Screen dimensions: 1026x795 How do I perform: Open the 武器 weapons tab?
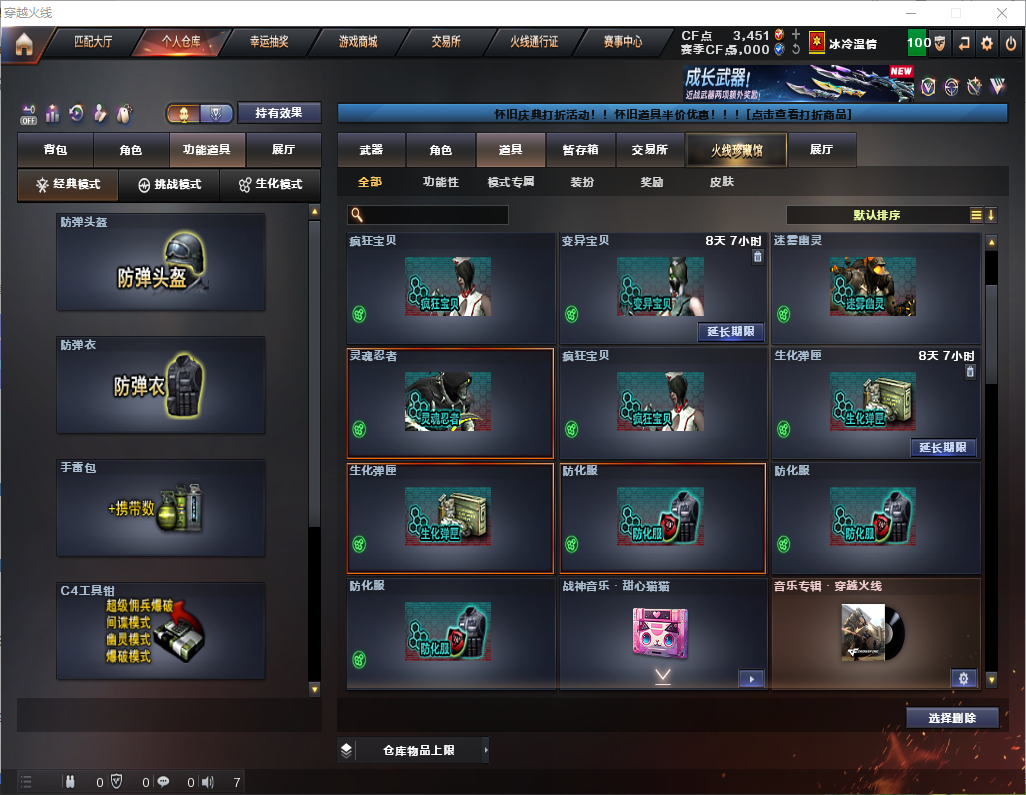371,150
